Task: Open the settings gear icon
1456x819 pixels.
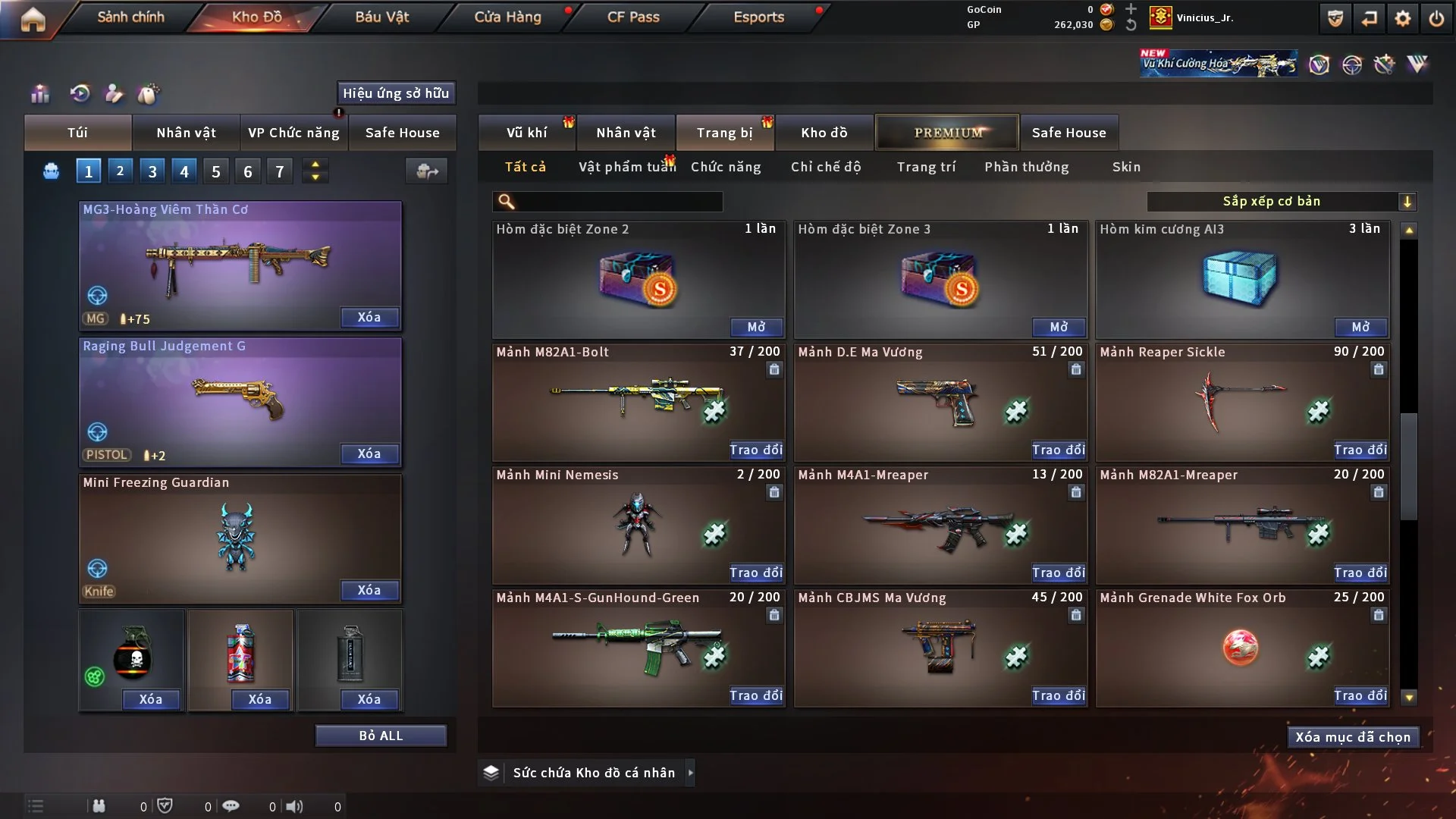Action: (1403, 18)
